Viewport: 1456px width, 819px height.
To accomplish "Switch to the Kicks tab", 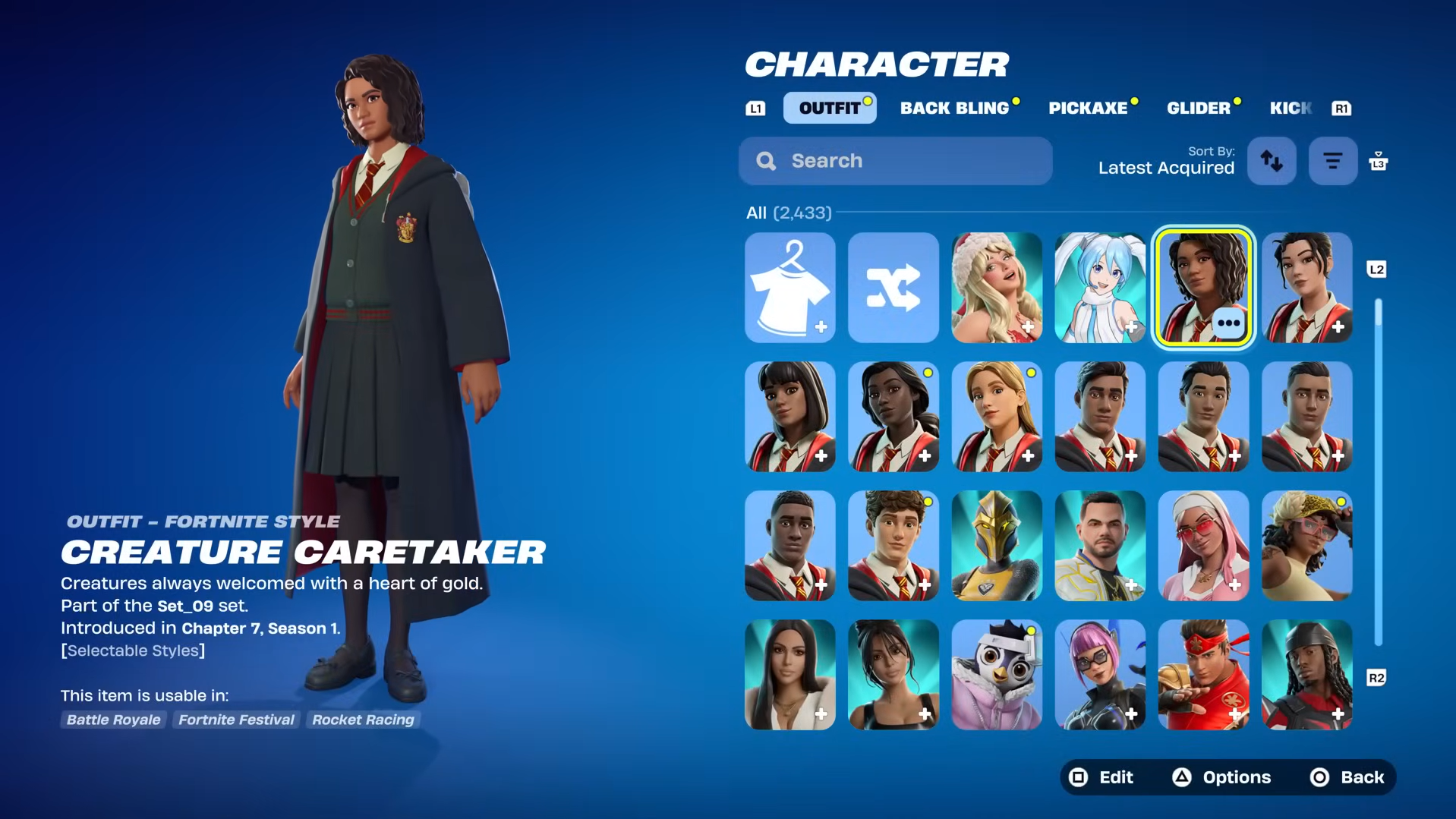I will (x=1291, y=108).
